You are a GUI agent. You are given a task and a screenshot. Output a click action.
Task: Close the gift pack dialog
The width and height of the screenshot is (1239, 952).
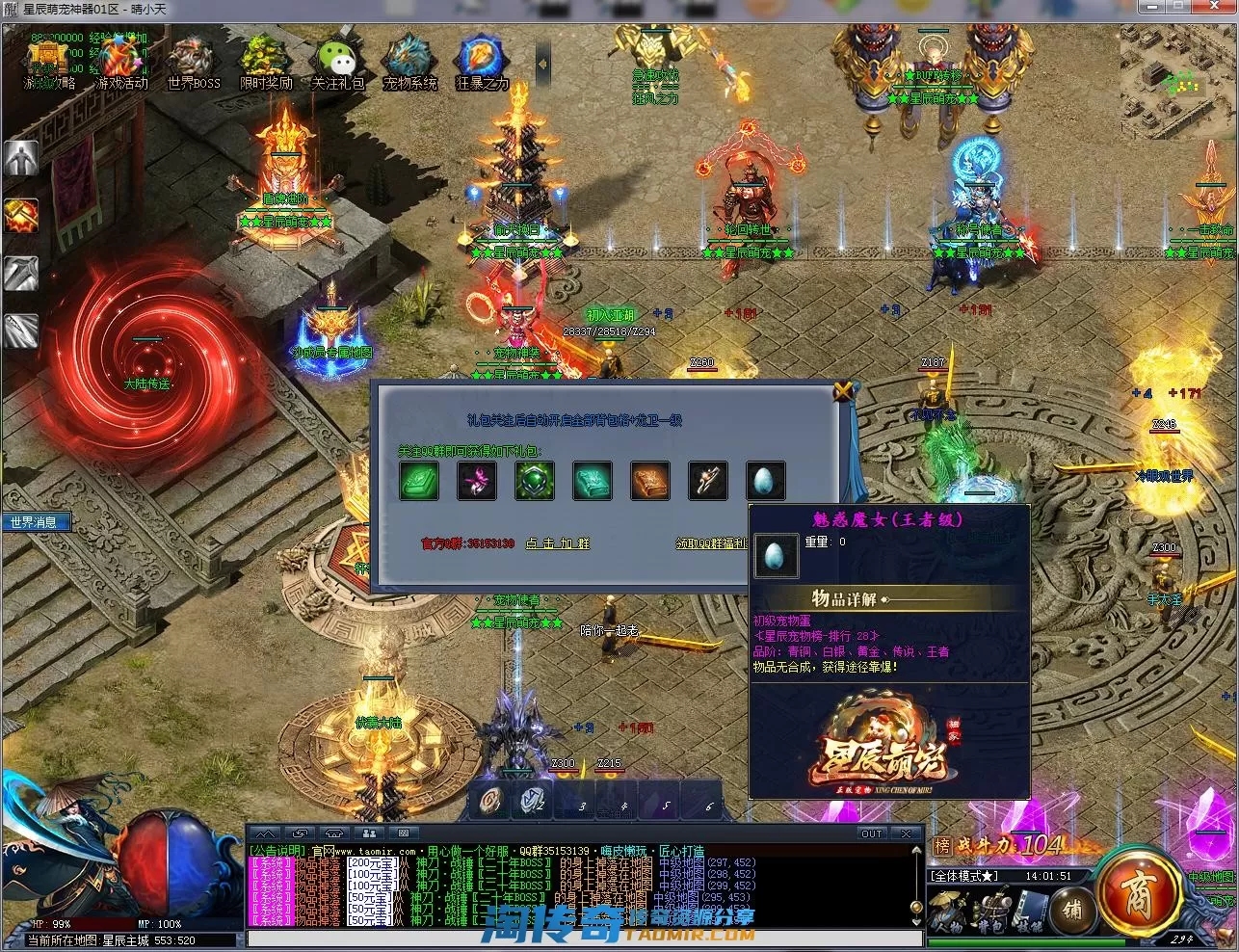point(844,390)
